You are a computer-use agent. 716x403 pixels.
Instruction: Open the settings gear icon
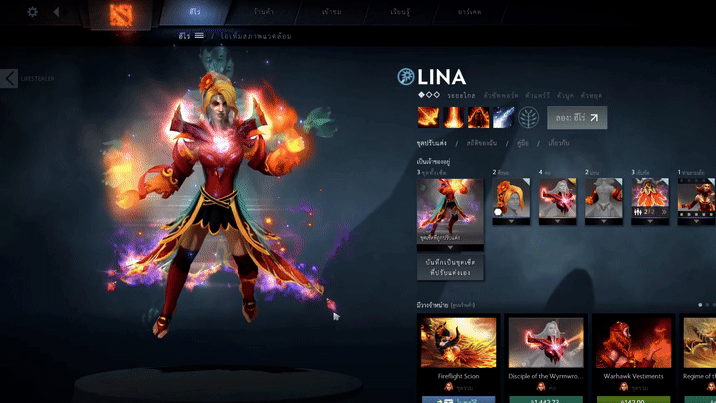32,12
